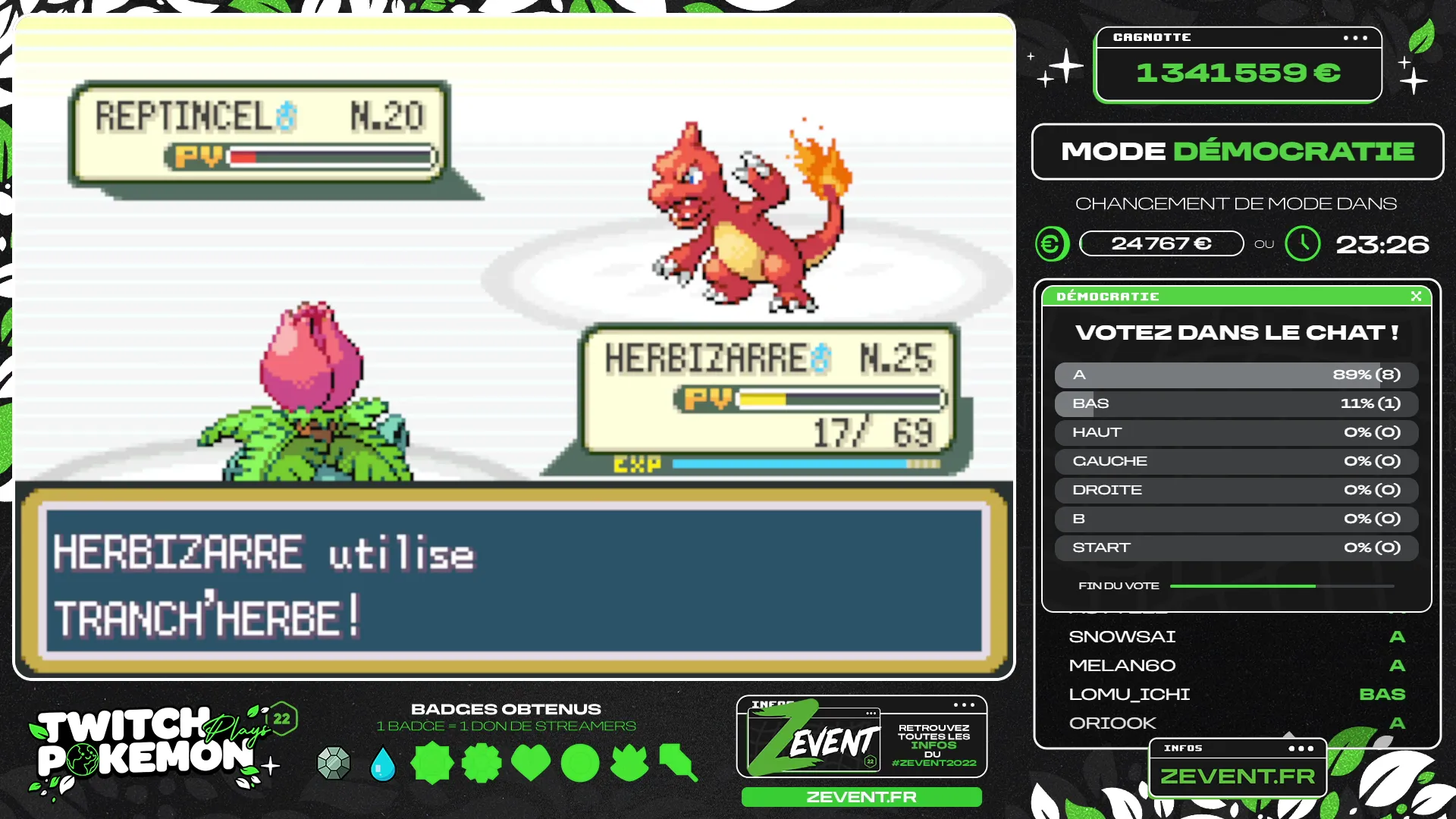Open the Mode Démocratie banner
The height and width of the screenshot is (819, 1456).
1238,152
